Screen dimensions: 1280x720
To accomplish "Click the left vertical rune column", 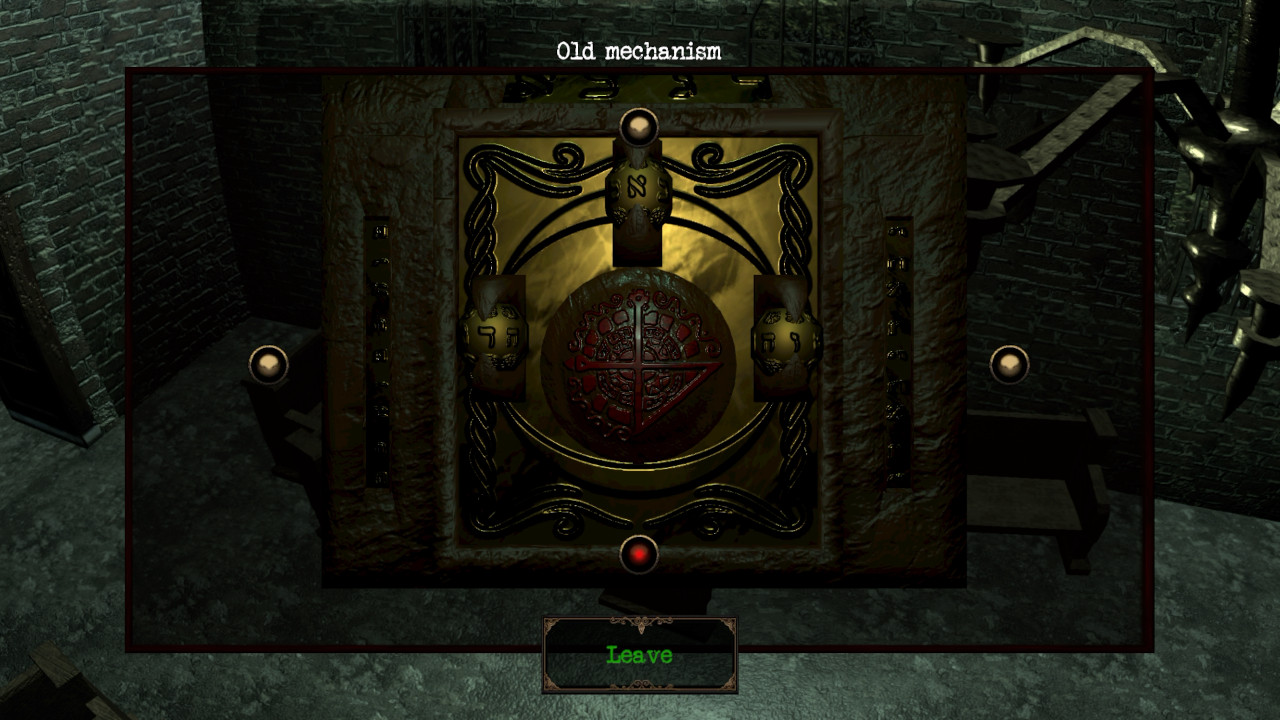I will pos(380,360).
